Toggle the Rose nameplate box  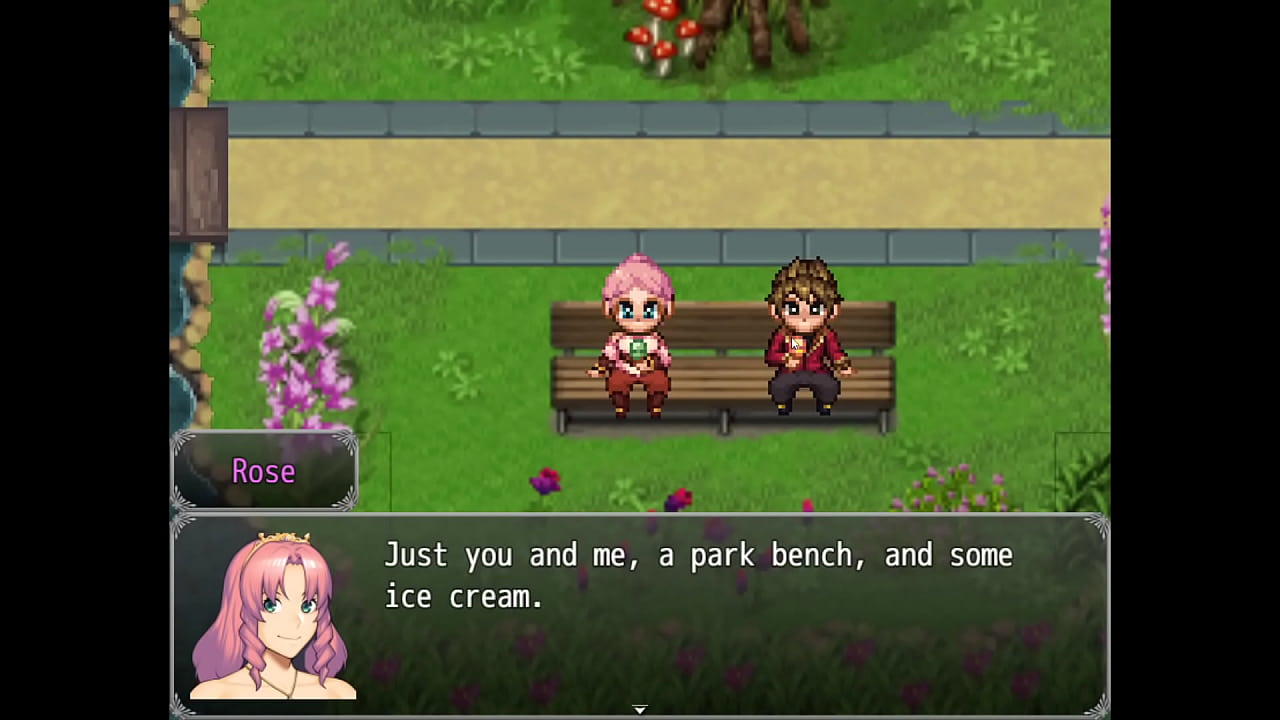(x=263, y=472)
